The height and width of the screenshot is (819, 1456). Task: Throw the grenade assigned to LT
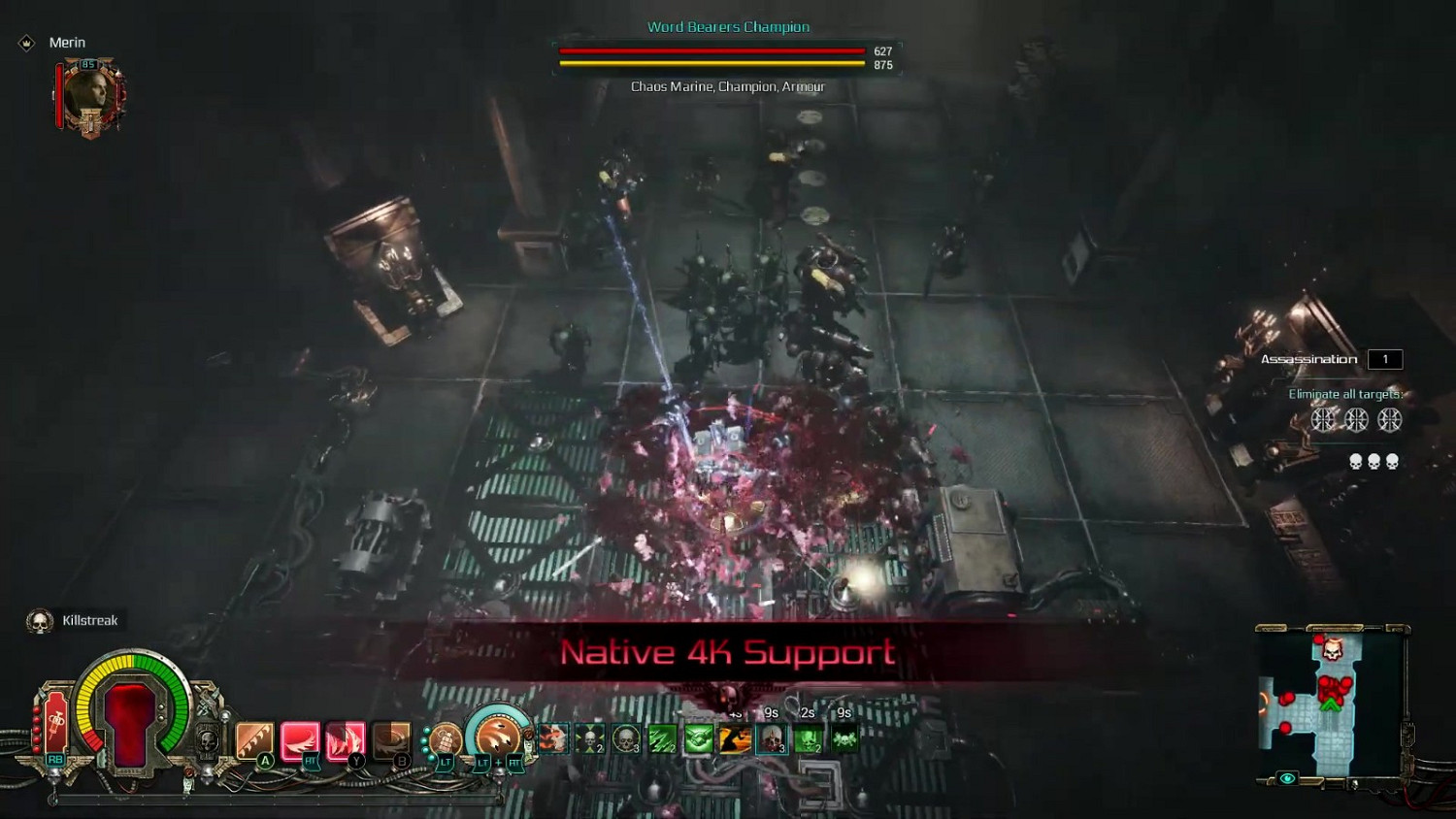pos(447,739)
